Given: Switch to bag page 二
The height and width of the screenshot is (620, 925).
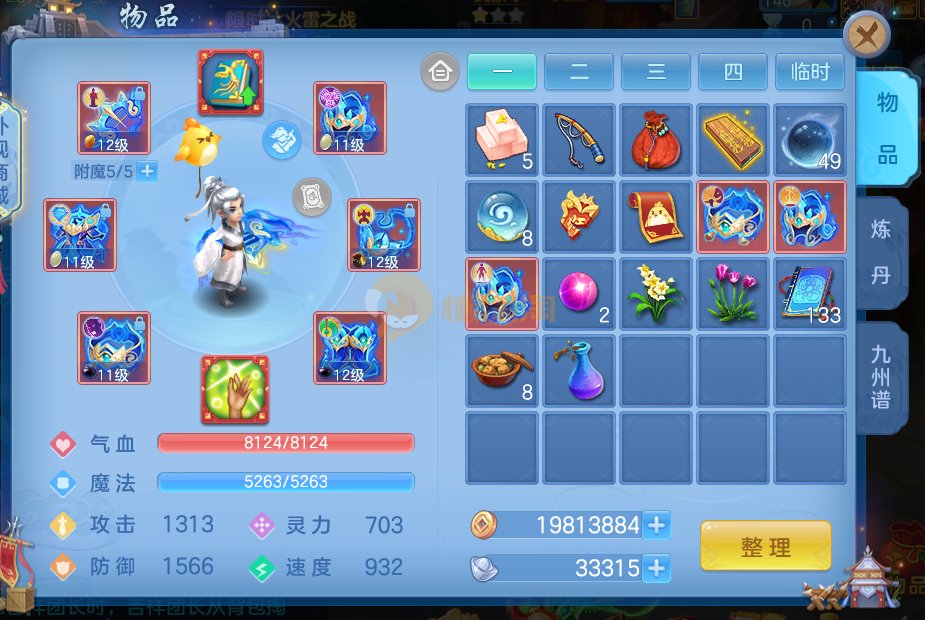Looking at the screenshot, I should click(x=579, y=72).
